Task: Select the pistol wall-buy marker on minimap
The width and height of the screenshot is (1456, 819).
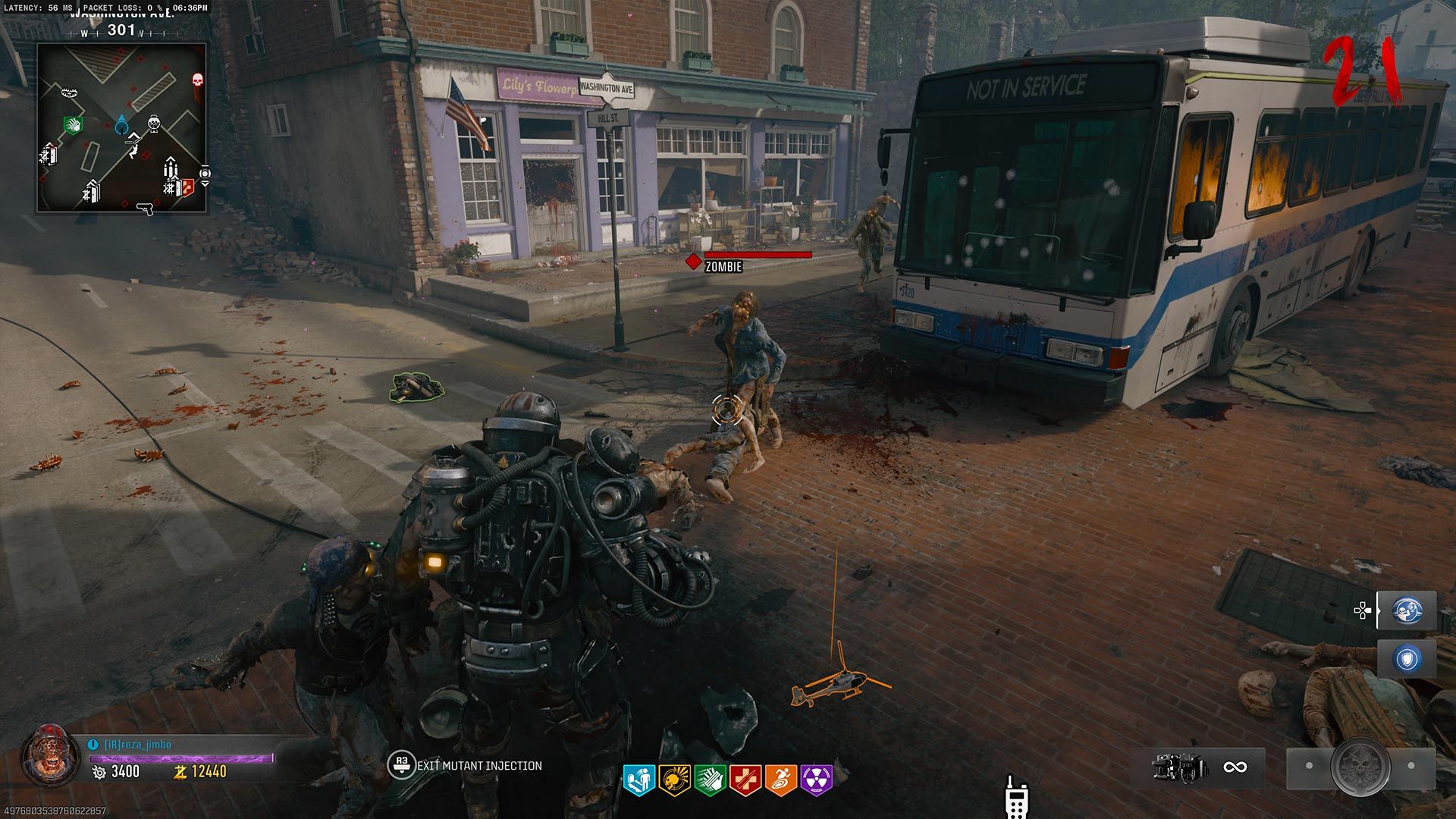Action: 143,209
